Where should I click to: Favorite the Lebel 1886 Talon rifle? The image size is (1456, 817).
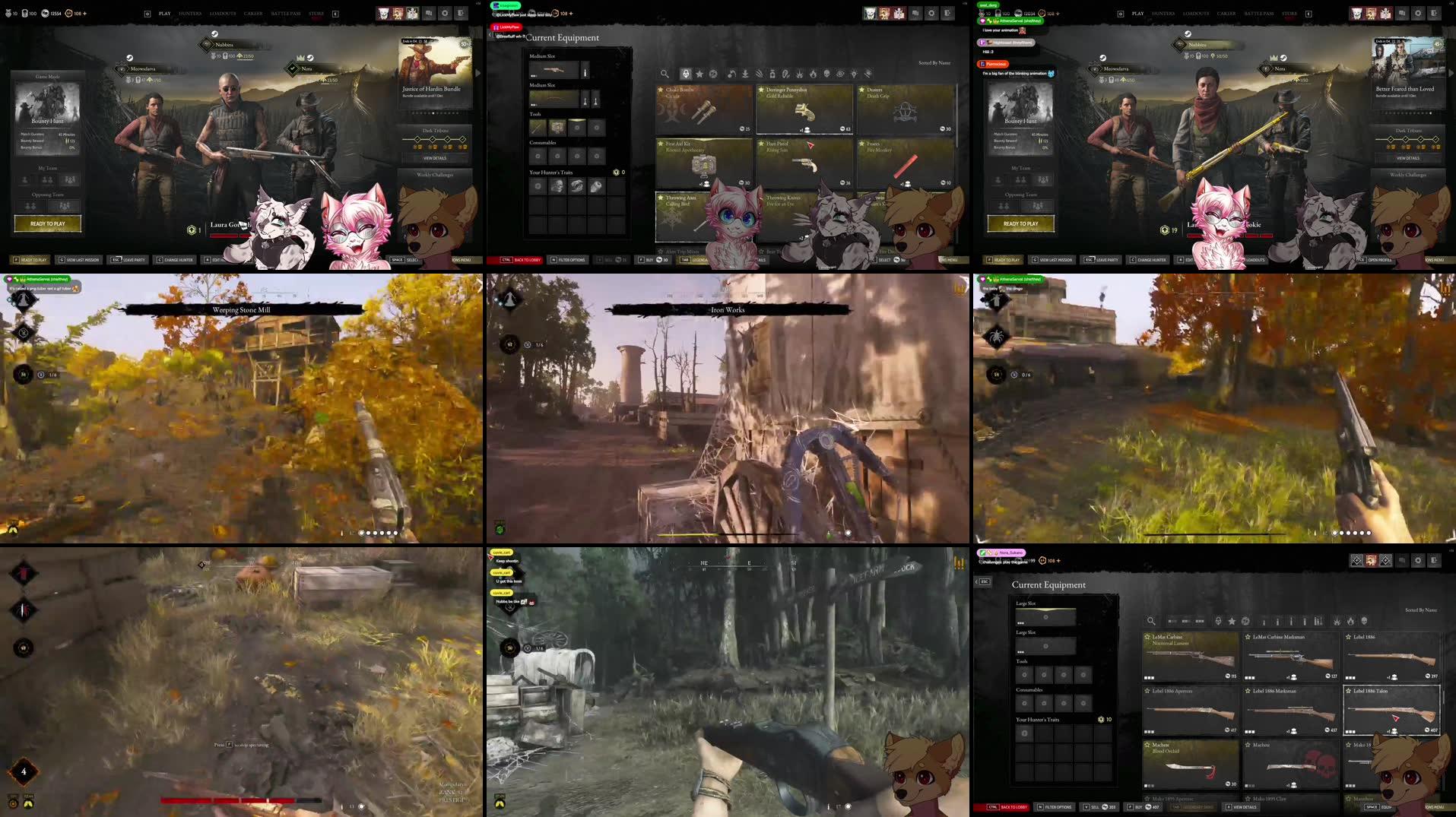(1349, 691)
